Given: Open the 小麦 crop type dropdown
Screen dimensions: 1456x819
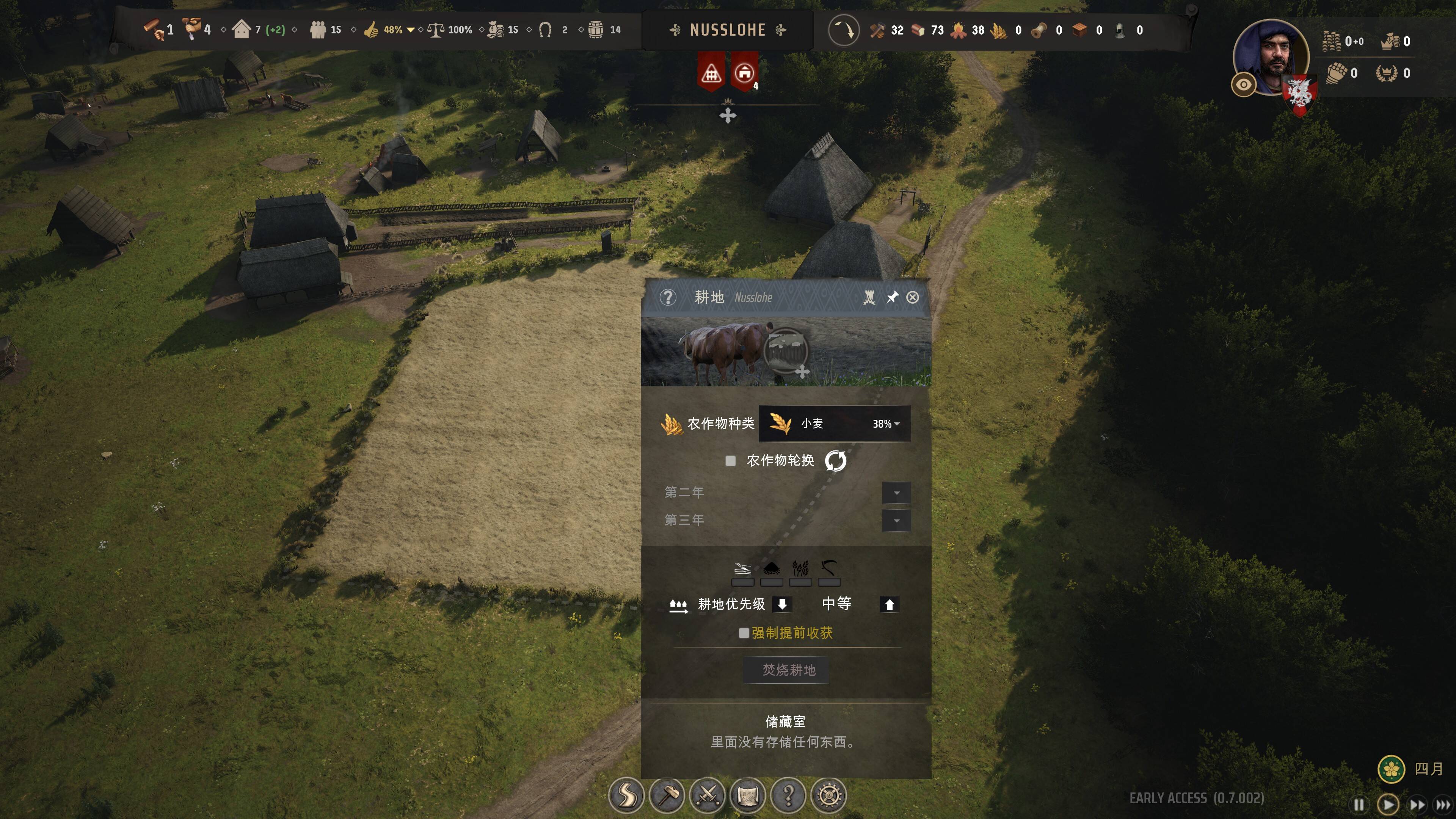Looking at the screenshot, I should point(834,424).
